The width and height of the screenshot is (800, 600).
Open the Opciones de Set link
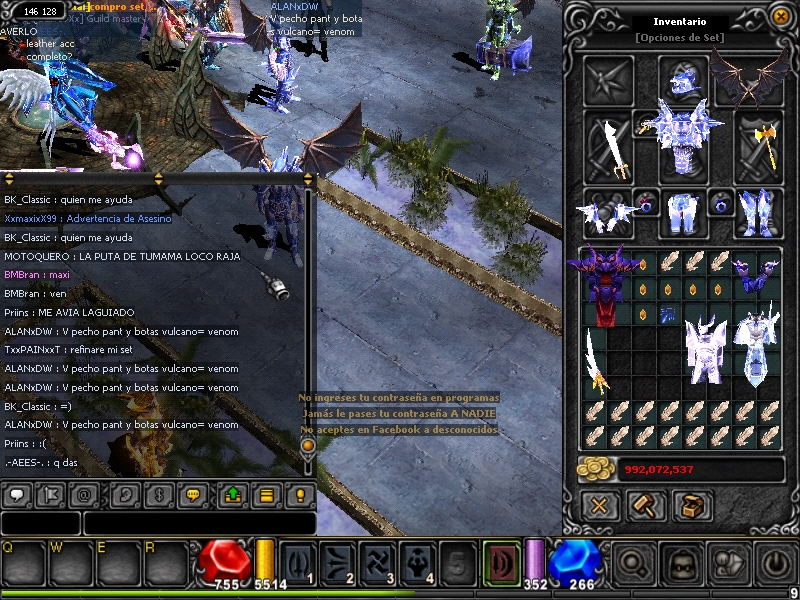pyautogui.click(x=680, y=38)
